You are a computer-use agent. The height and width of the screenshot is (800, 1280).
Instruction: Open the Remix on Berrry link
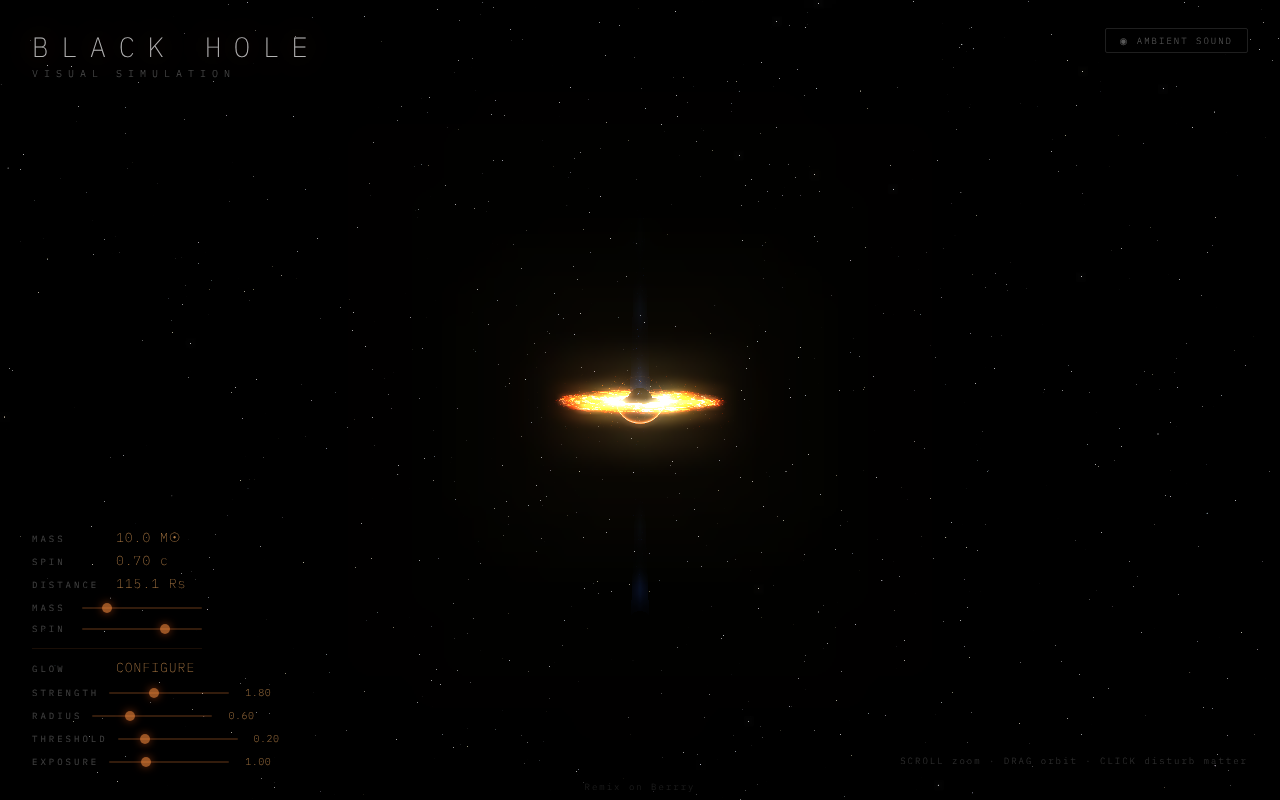[639, 786]
